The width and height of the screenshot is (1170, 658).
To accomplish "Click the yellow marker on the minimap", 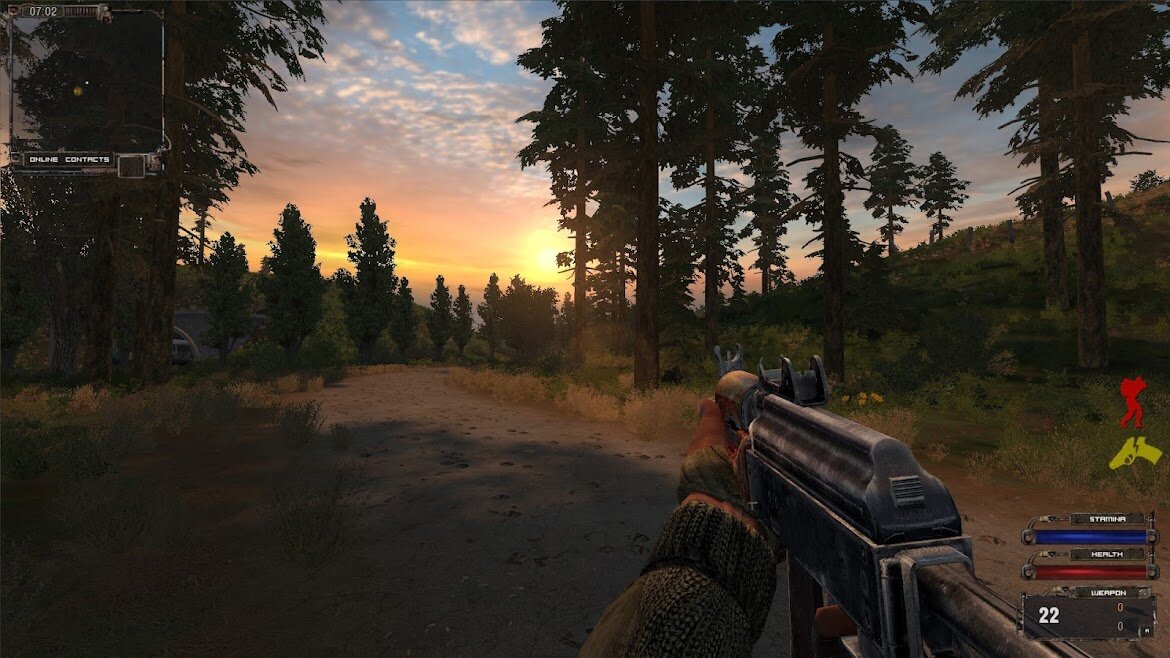I will (x=77, y=91).
